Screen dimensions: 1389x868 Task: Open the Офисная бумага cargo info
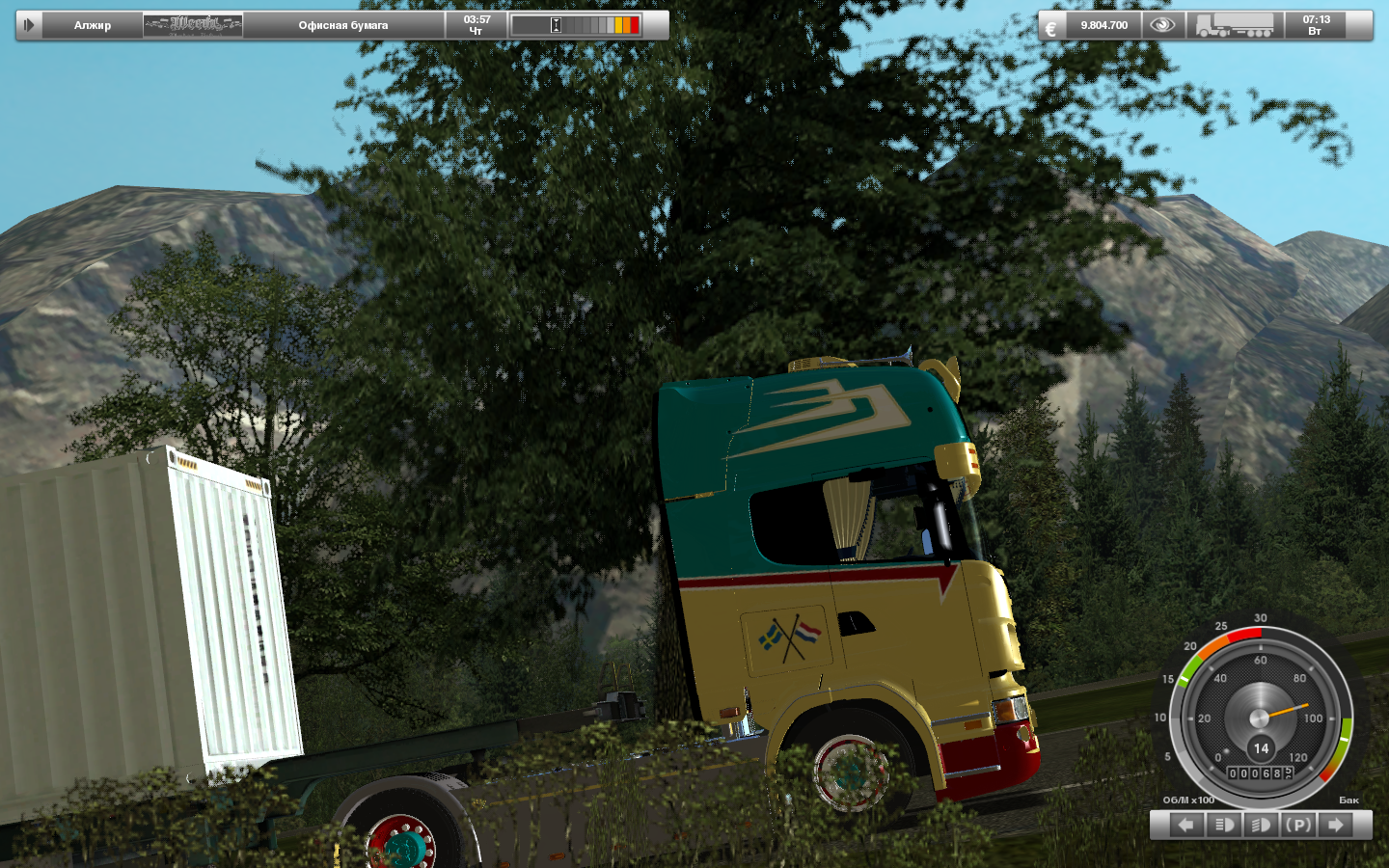(x=343, y=25)
